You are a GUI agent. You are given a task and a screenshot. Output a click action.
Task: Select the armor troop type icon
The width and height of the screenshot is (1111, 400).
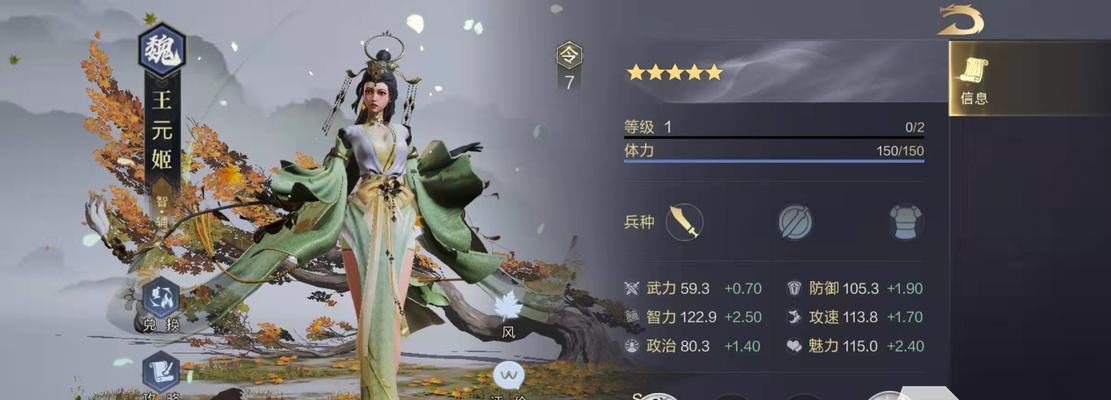[906, 221]
